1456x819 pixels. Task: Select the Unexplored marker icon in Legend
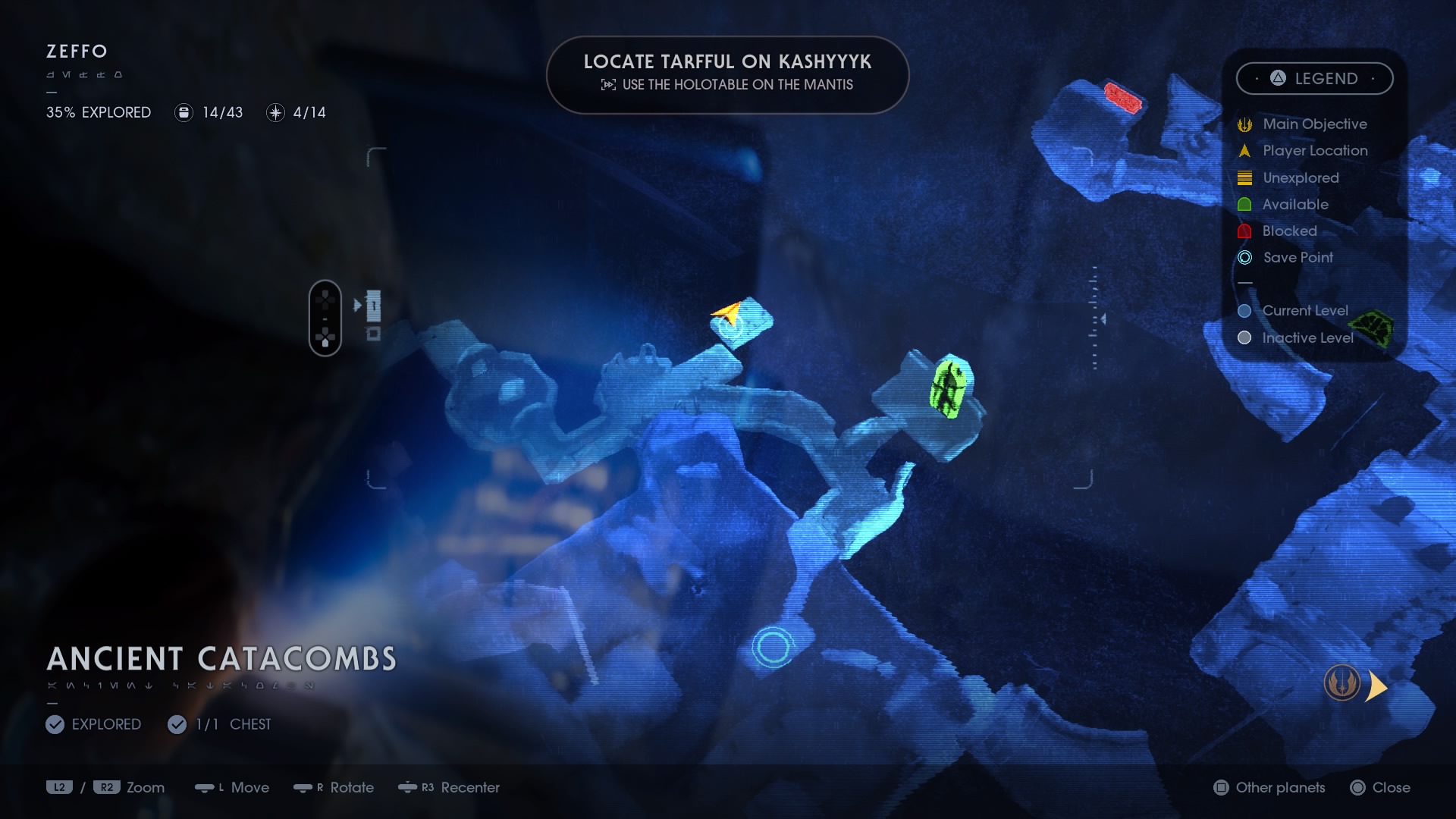(x=1244, y=177)
